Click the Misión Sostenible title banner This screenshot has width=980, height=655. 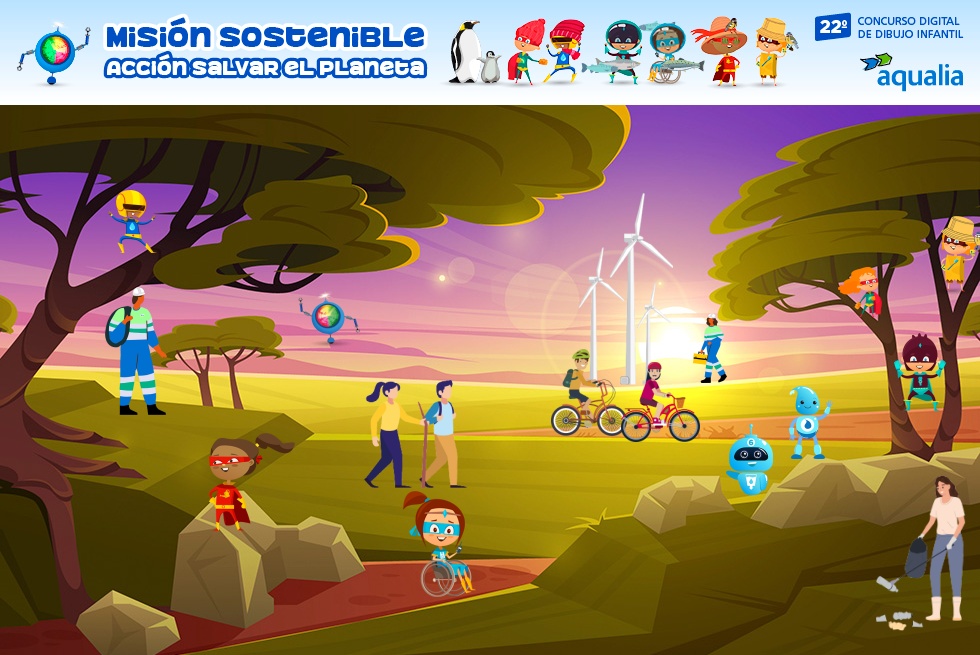pyautogui.click(x=265, y=50)
